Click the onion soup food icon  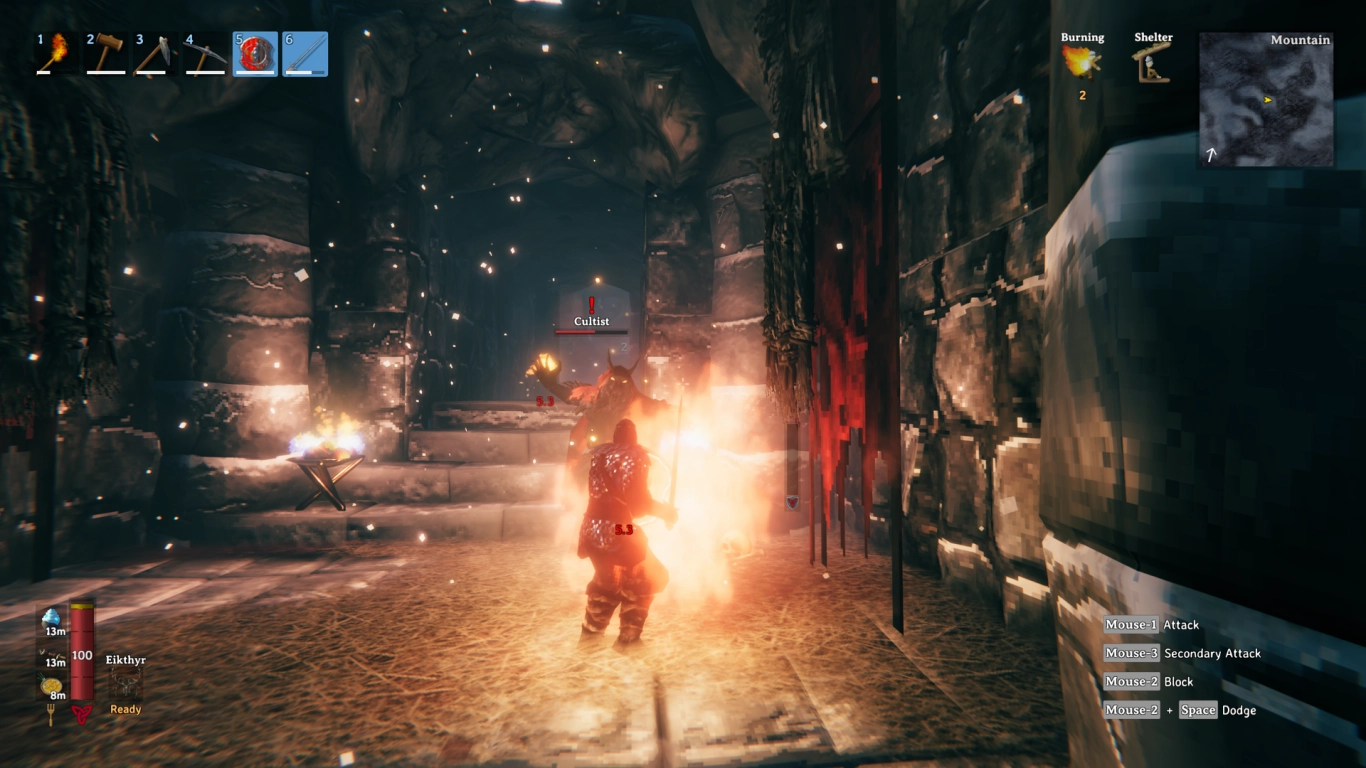coord(50,686)
